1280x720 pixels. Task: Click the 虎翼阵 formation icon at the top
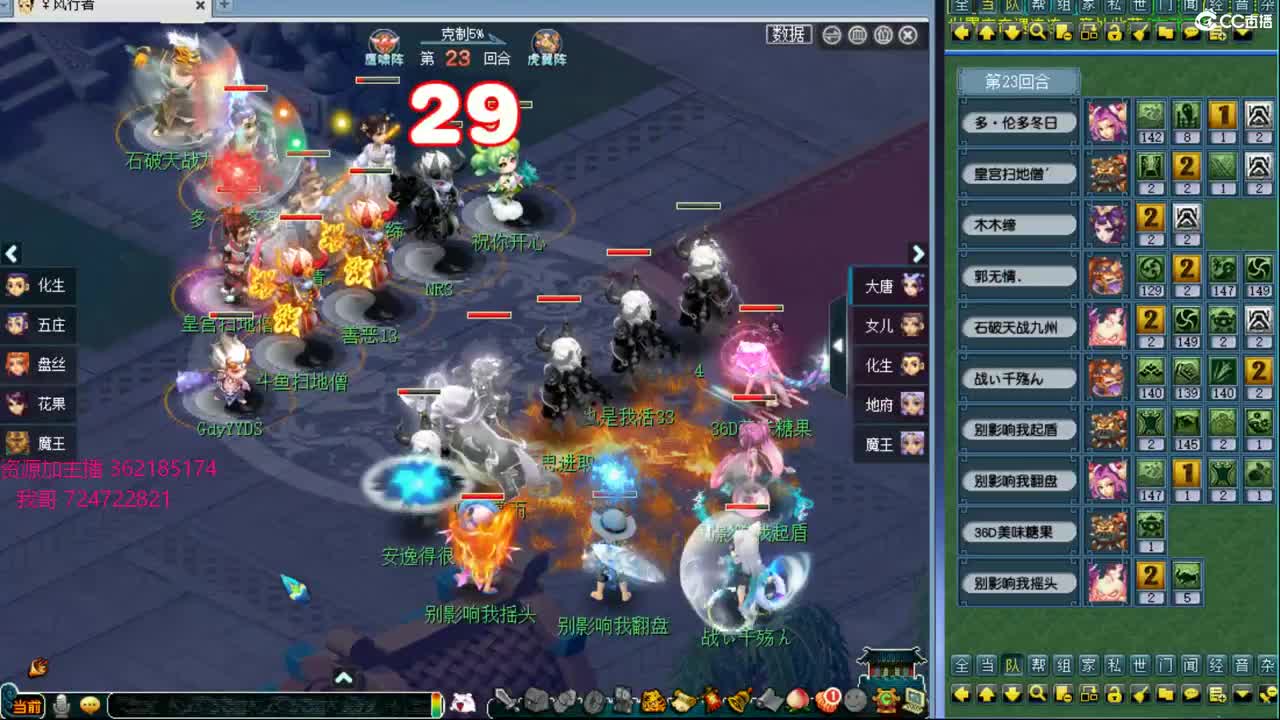(x=545, y=40)
